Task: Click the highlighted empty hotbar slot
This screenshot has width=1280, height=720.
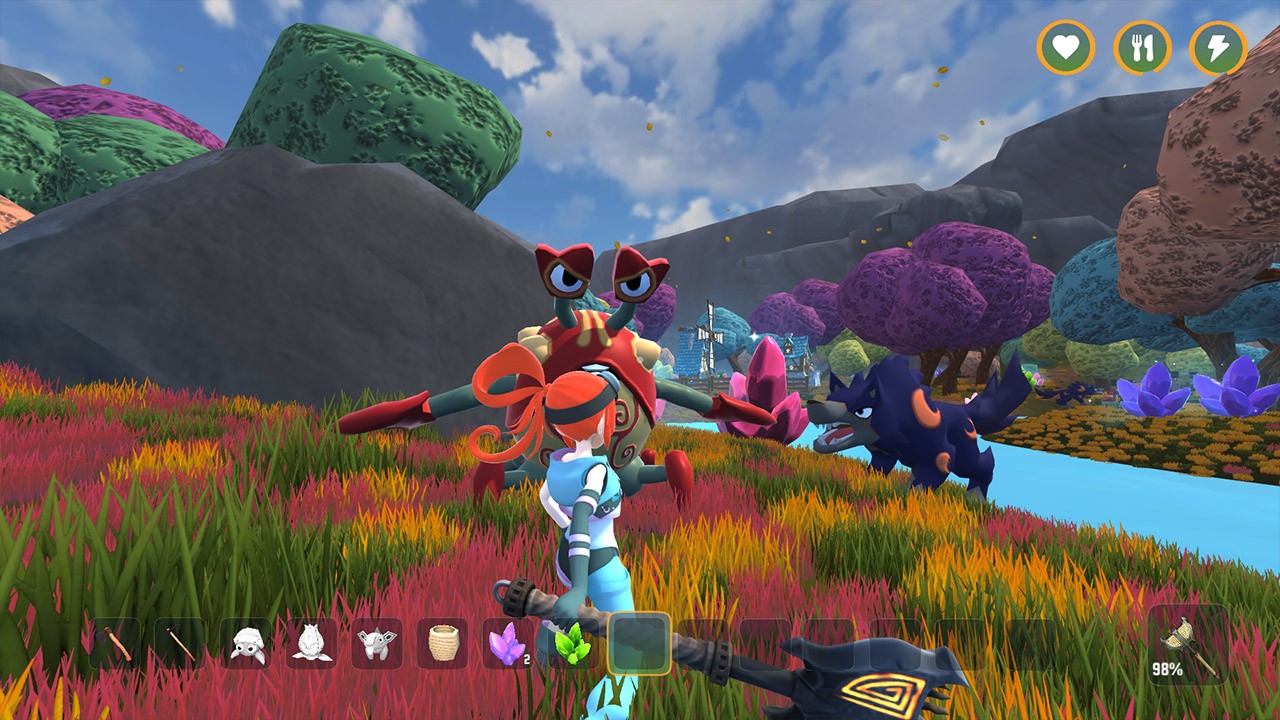Action: [638, 643]
